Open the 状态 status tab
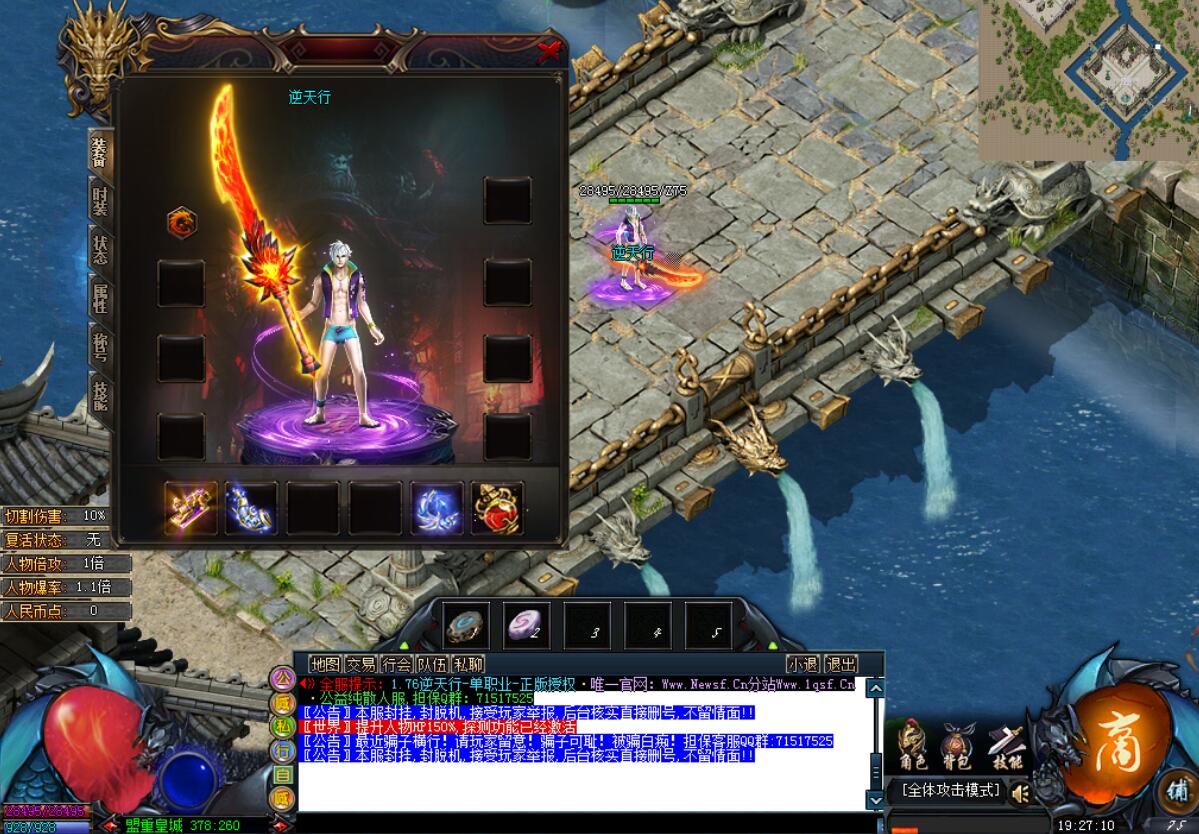The image size is (1199, 834). tap(100, 250)
